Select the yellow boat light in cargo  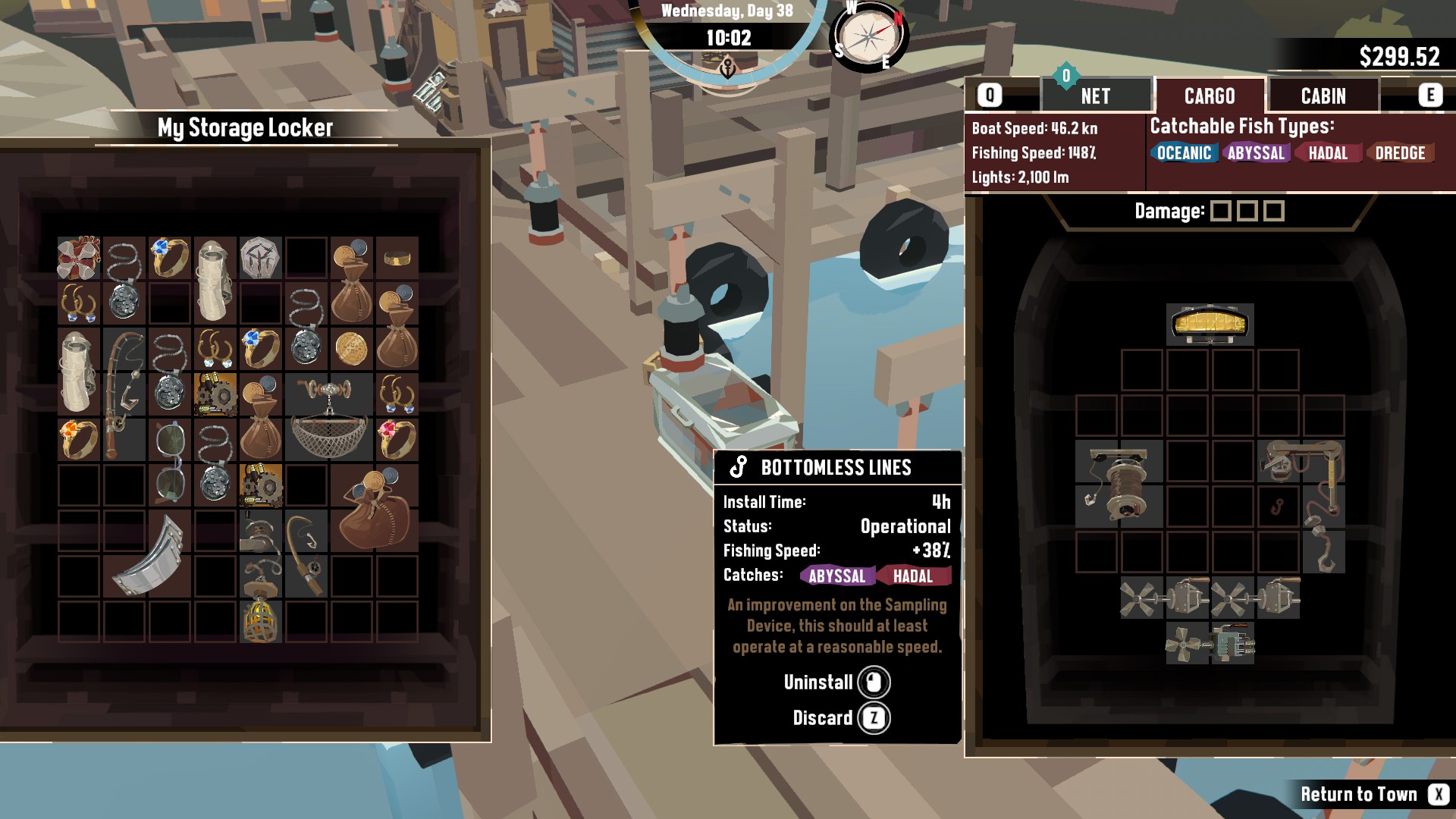[1210, 324]
